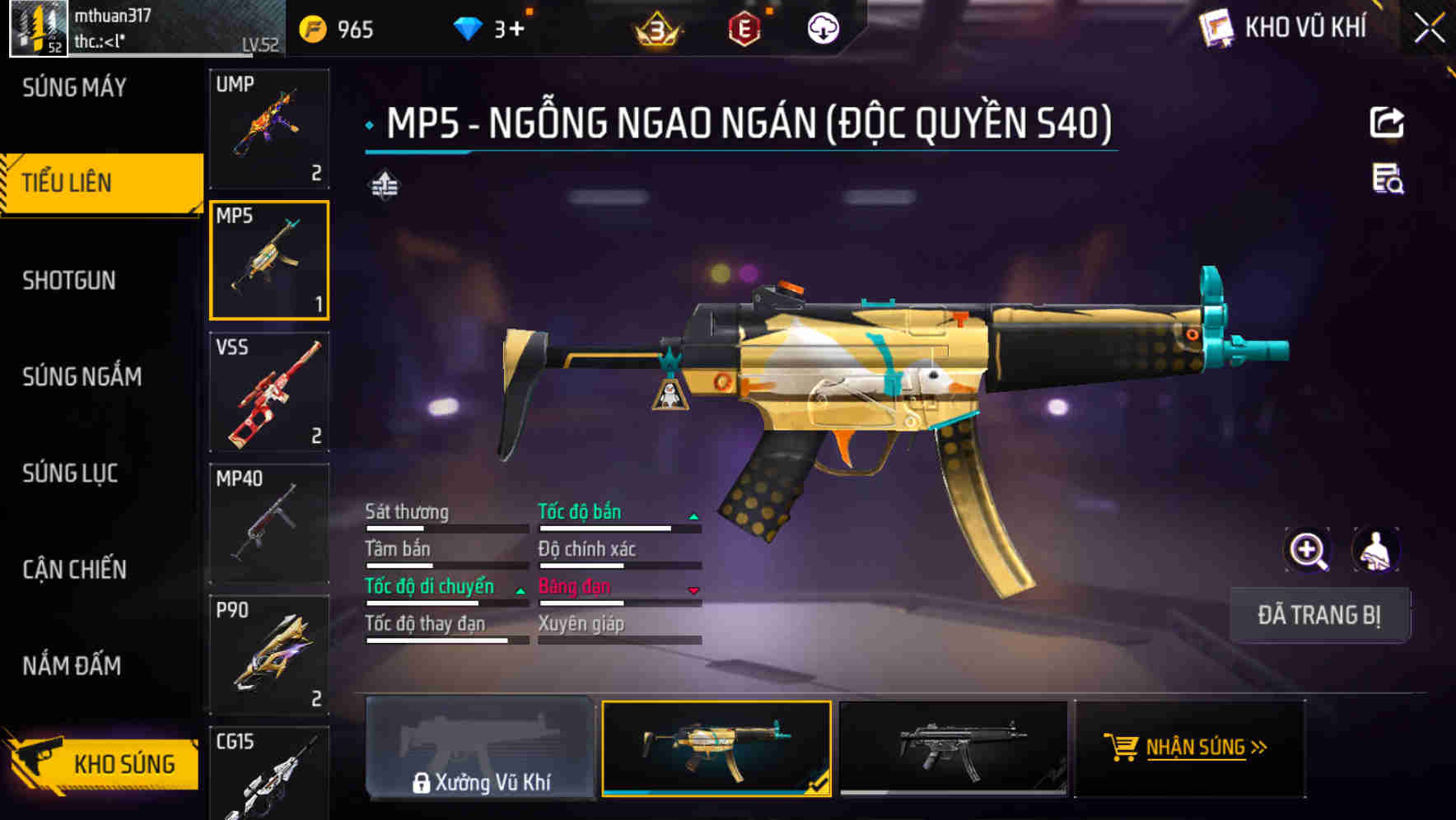Select the default black MP5 skin
The height and width of the screenshot is (820, 1456).
(x=954, y=749)
